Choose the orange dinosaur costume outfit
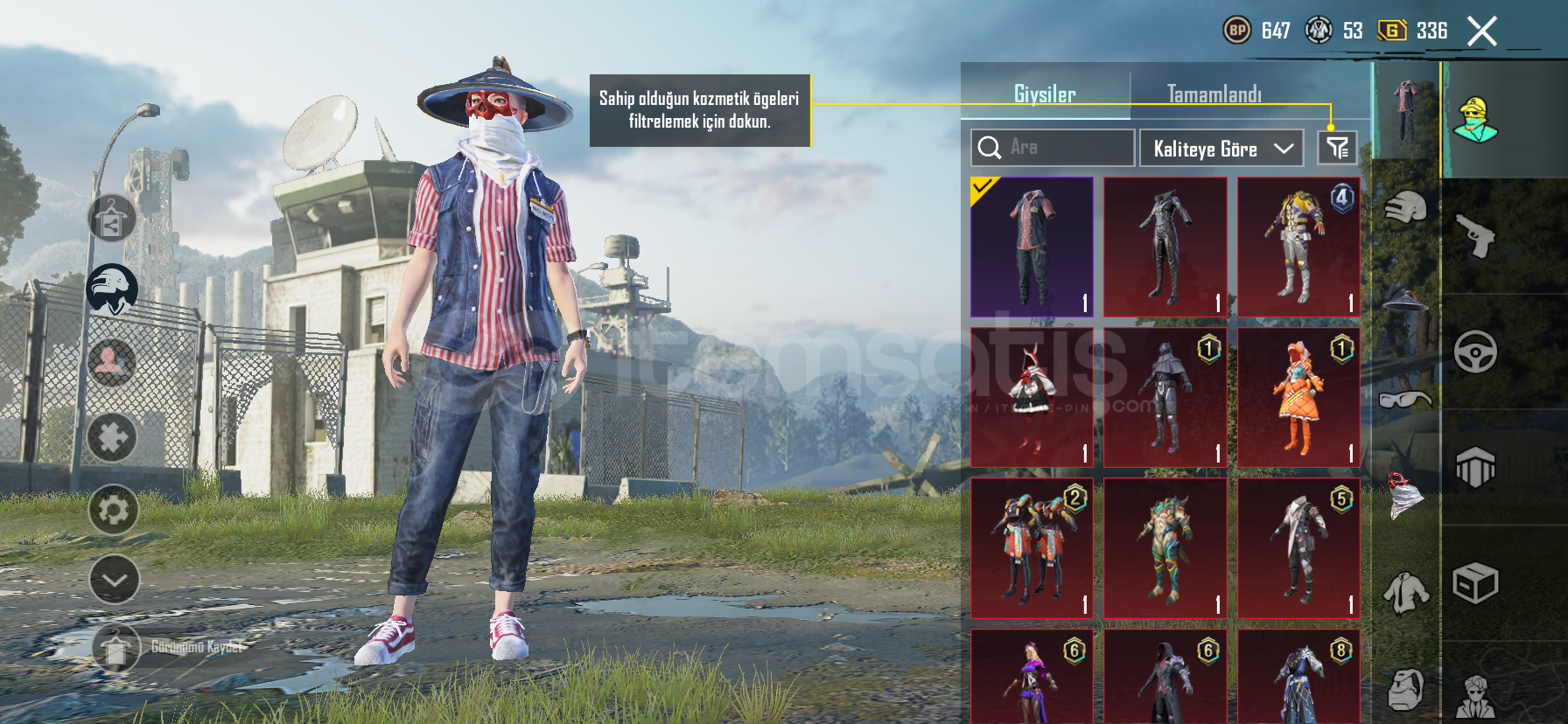The height and width of the screenshot is (724, 1568). (1298, 398)
